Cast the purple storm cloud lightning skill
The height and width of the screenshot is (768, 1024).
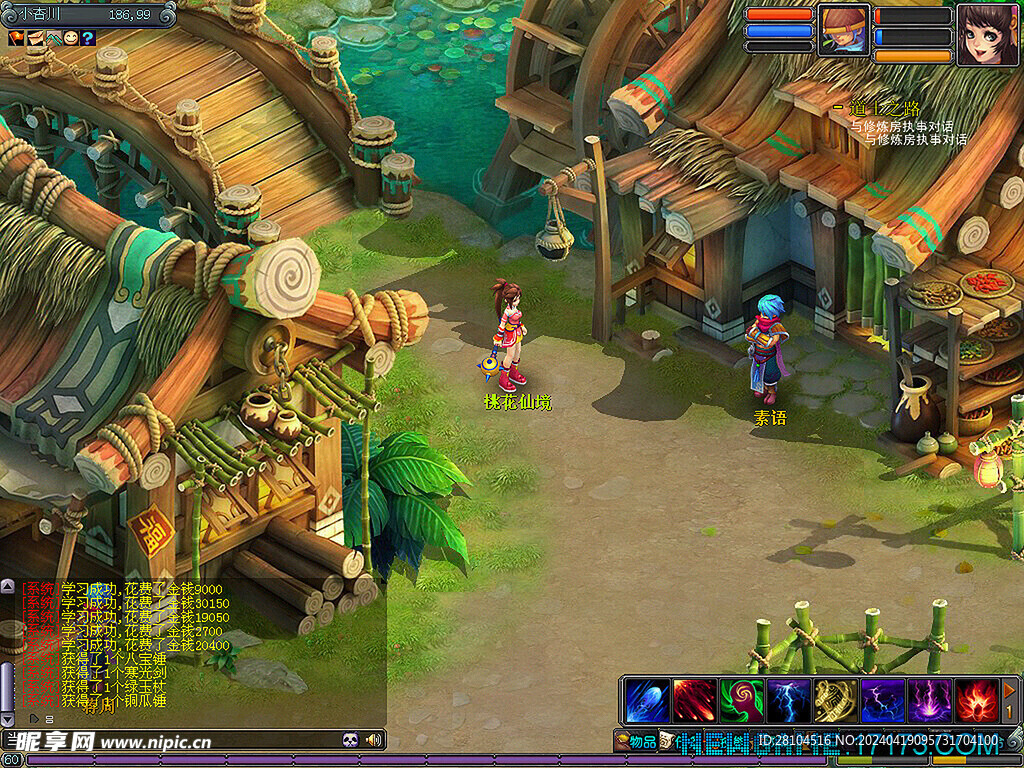pos(882,700)
